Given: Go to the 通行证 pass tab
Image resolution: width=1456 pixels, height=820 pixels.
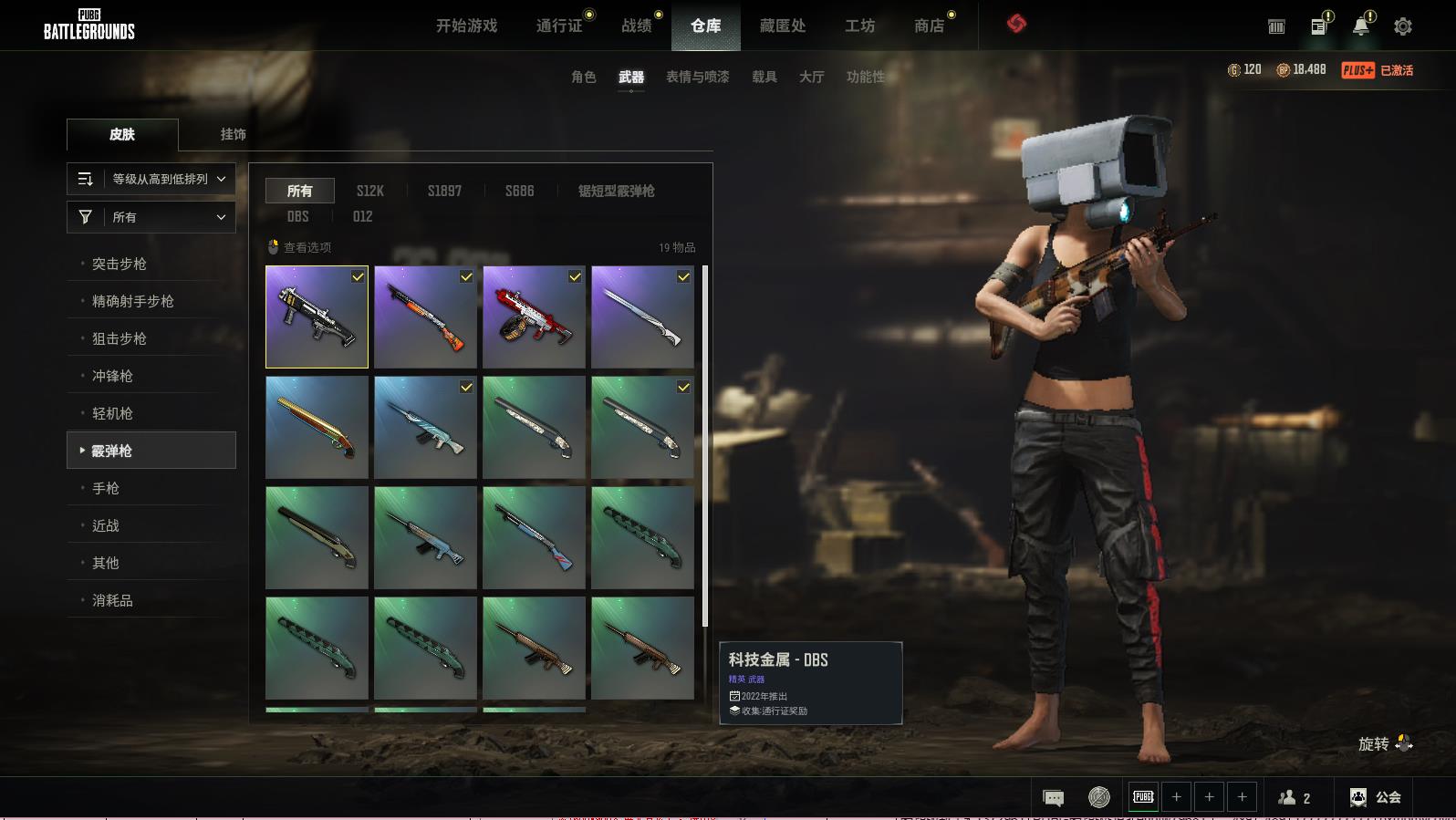Looking at the screenshot, I should tap(559, 26).
